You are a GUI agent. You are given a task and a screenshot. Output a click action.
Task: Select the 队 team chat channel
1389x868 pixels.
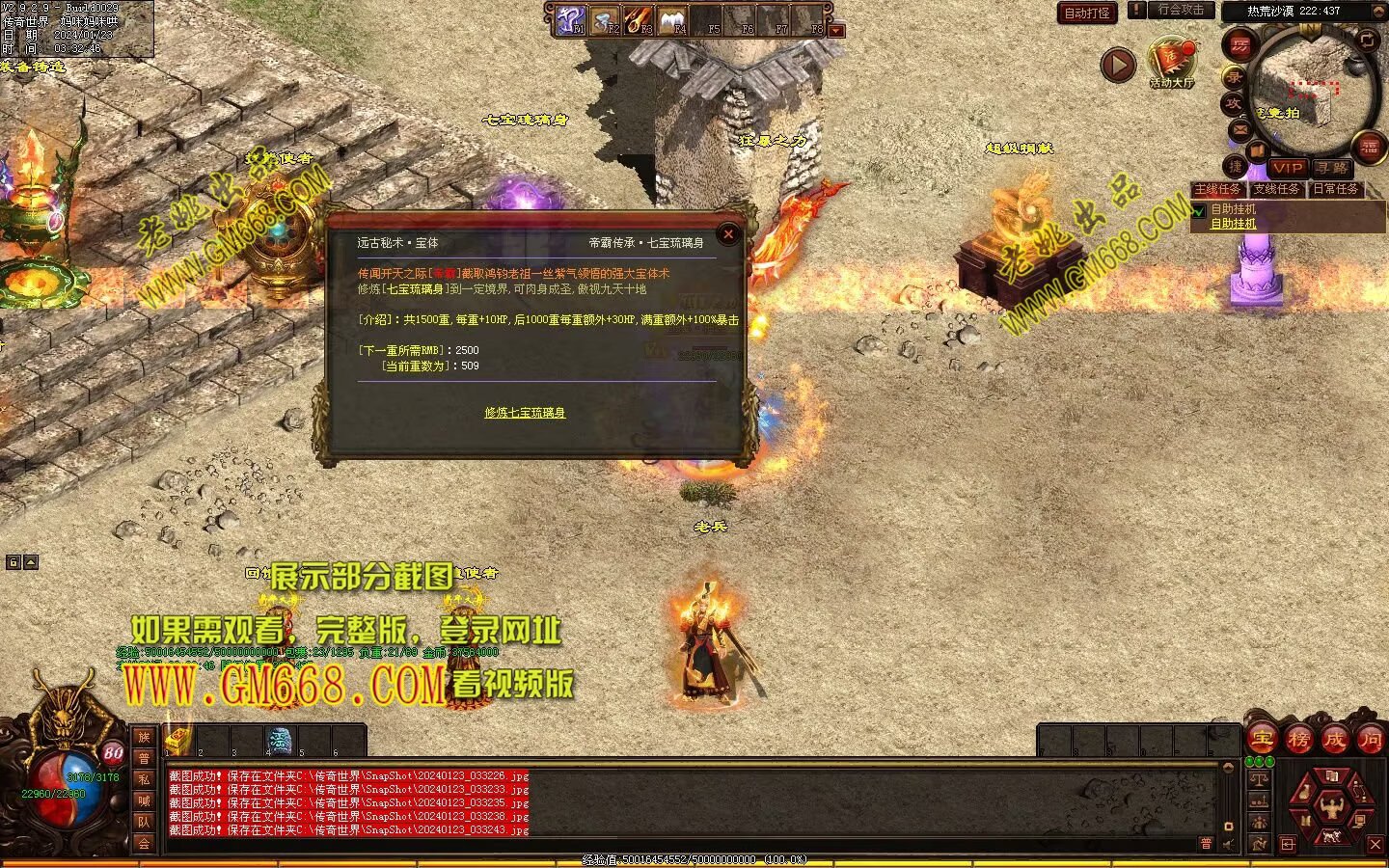click(x=144, y=822)
